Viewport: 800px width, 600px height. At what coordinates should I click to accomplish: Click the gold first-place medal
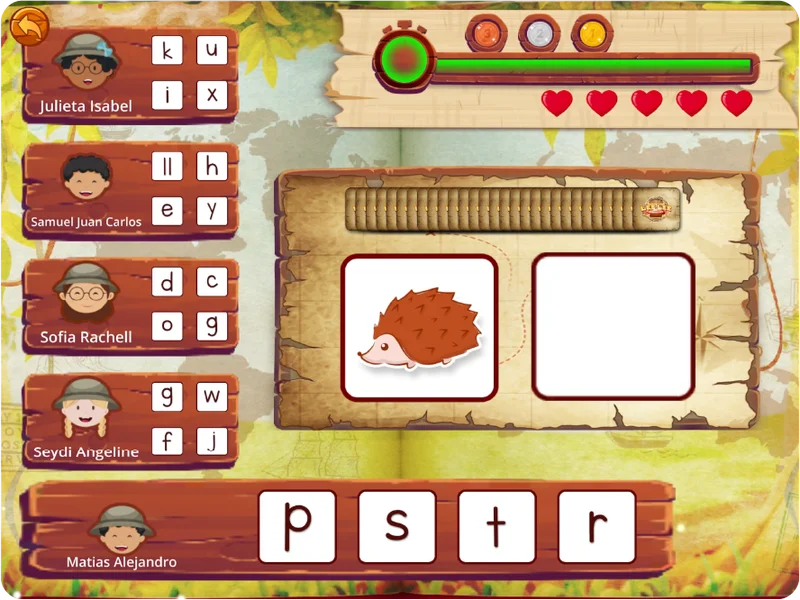pos(592,34)
